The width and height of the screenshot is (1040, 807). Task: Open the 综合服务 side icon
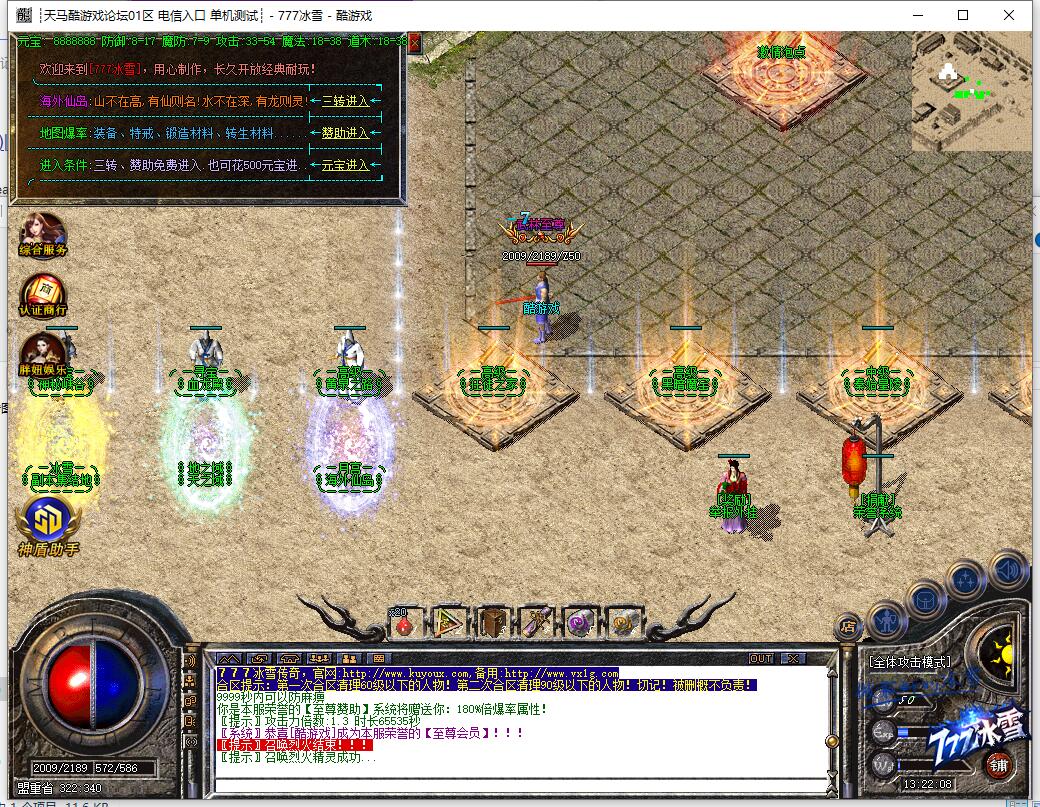point(43,236)
